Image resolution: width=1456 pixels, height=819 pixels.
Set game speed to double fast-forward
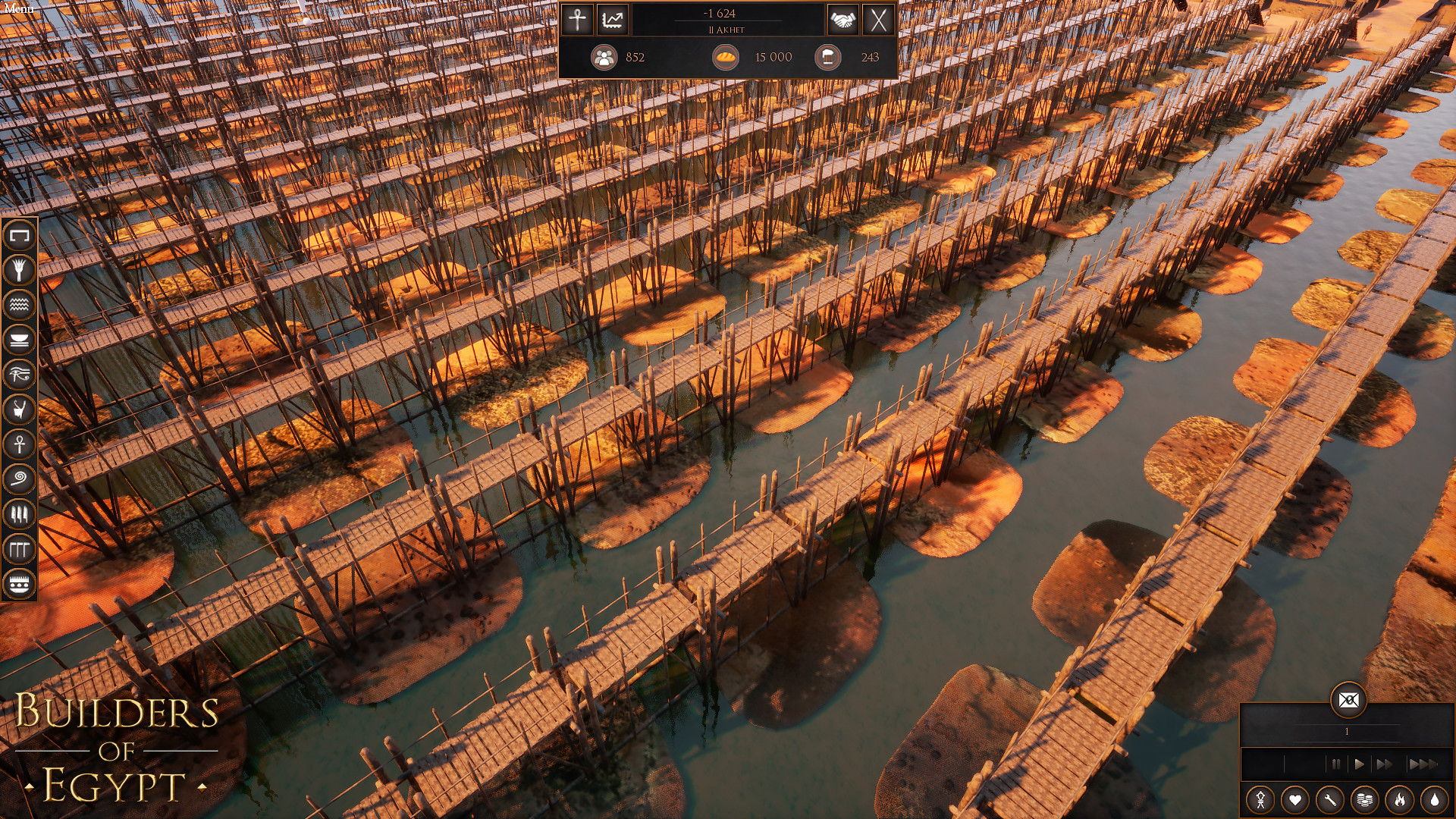[x=1385, y=764]
